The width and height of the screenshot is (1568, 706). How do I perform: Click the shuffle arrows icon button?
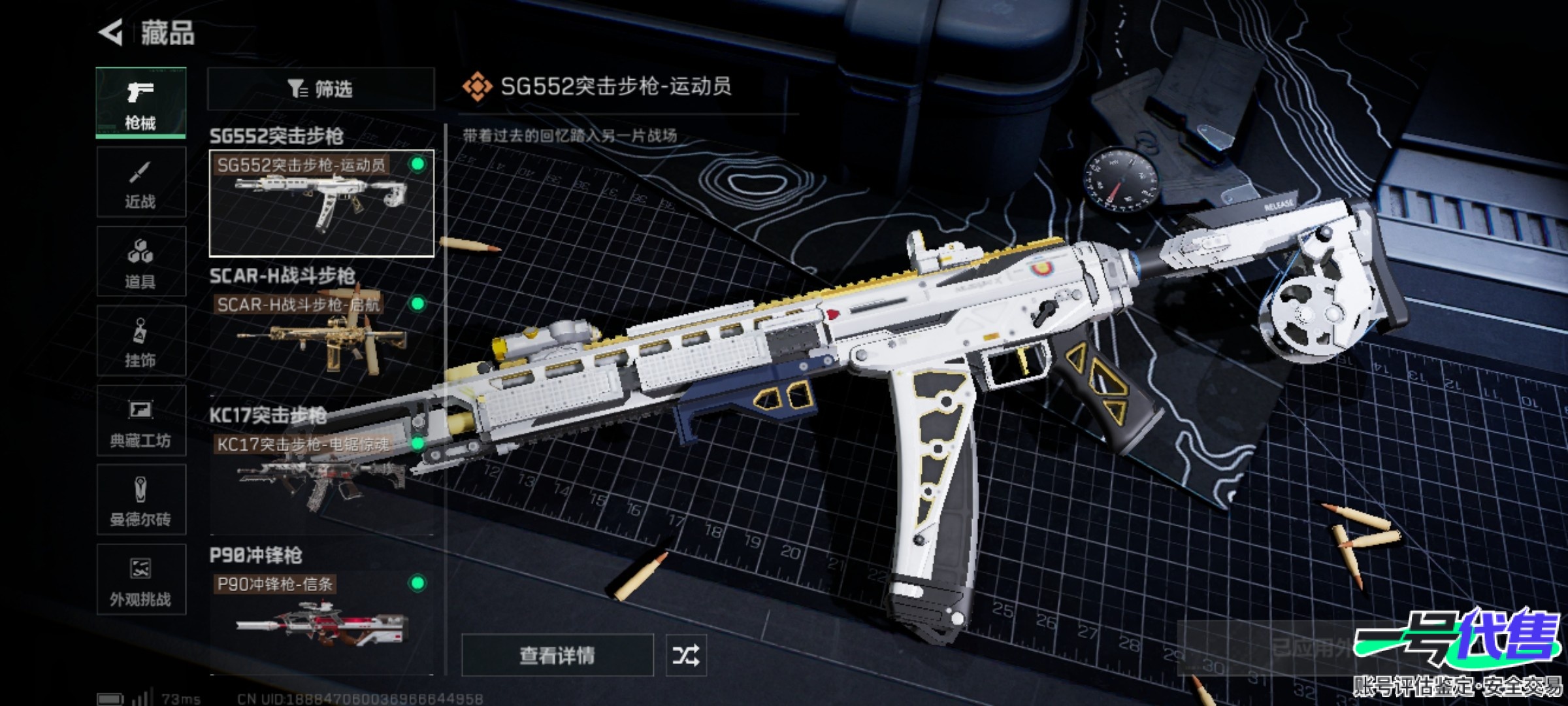(x=685, y=655)
